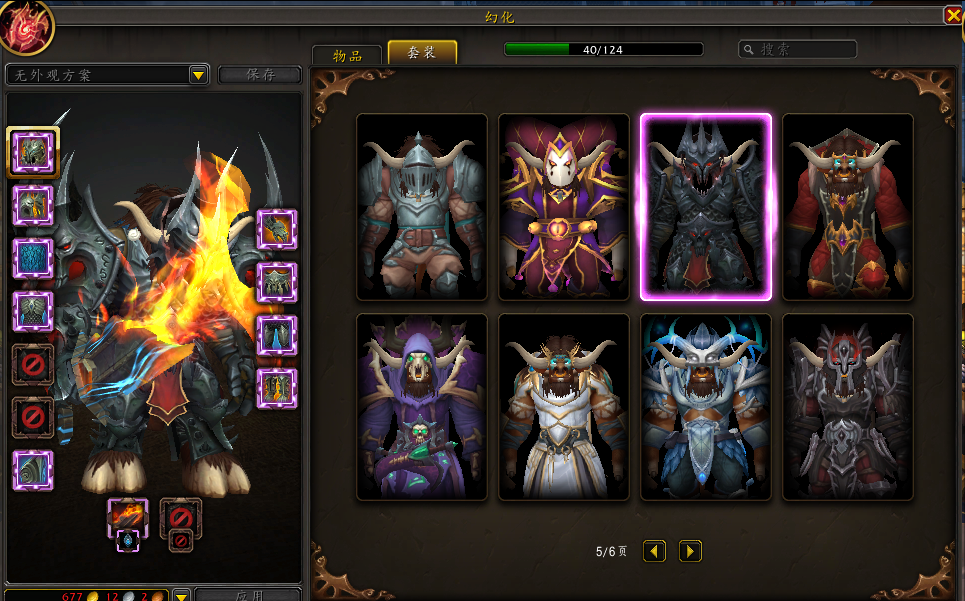Open the head slot with helmet icon
The height and width of the screenshot is (601, 965).
coord(33,152)
